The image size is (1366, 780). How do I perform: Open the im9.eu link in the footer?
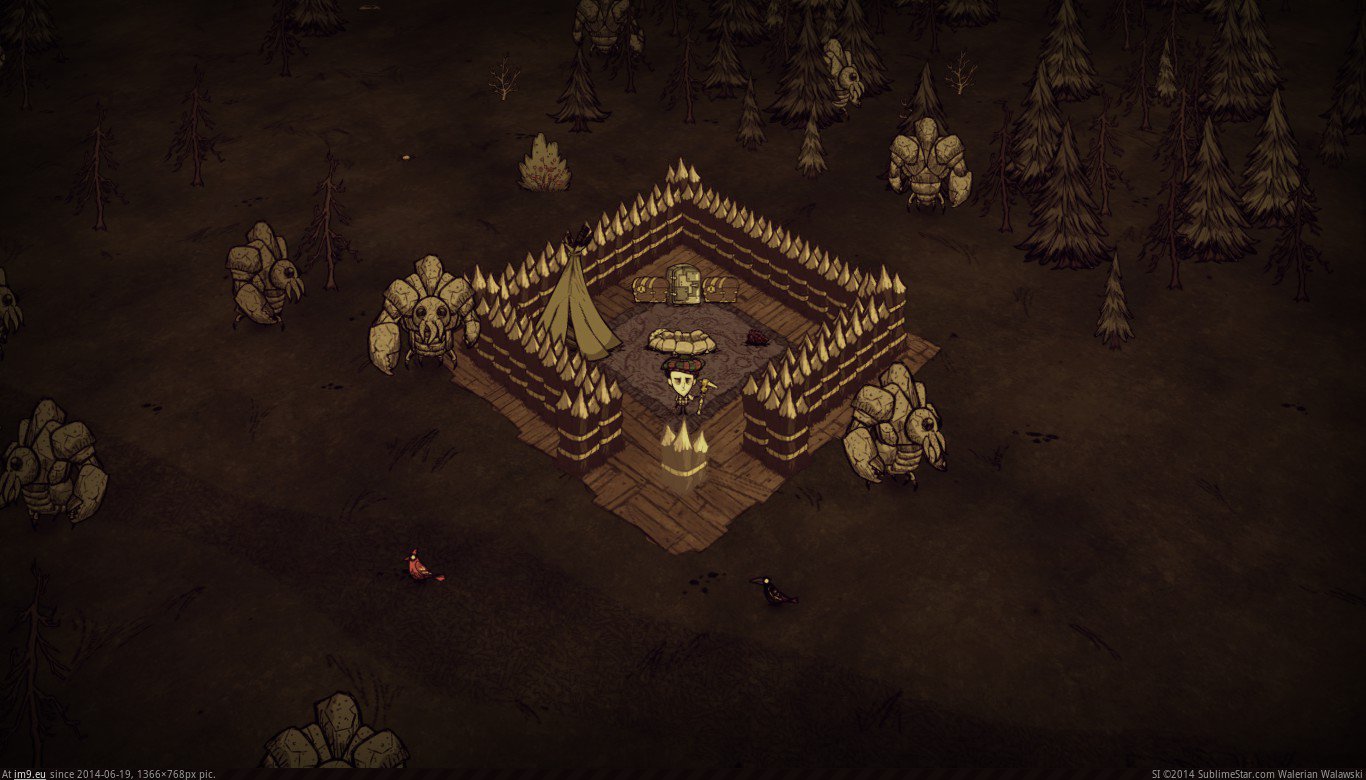(30, 773)
